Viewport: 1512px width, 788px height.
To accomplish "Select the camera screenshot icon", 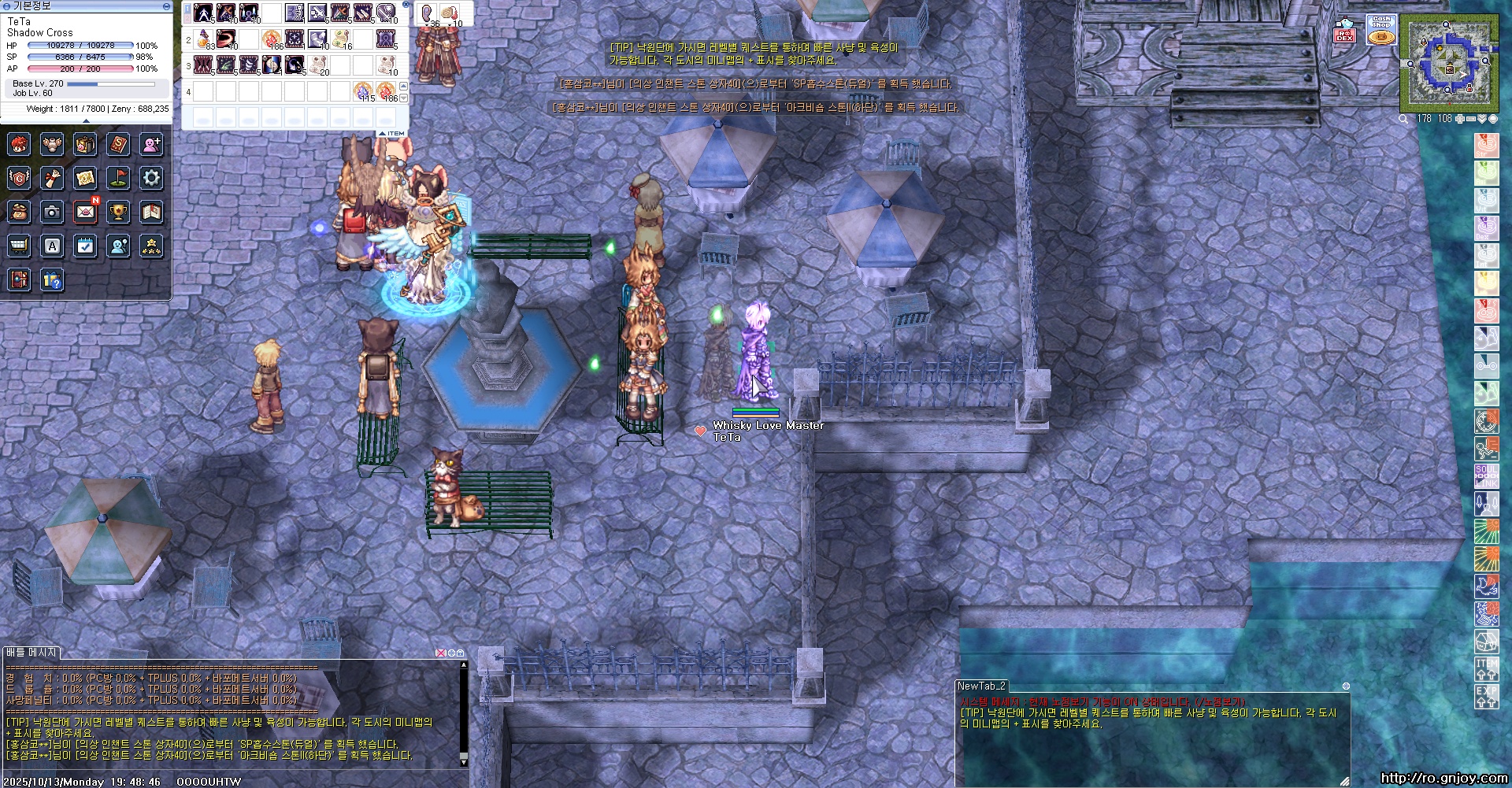I will point(52,212).
